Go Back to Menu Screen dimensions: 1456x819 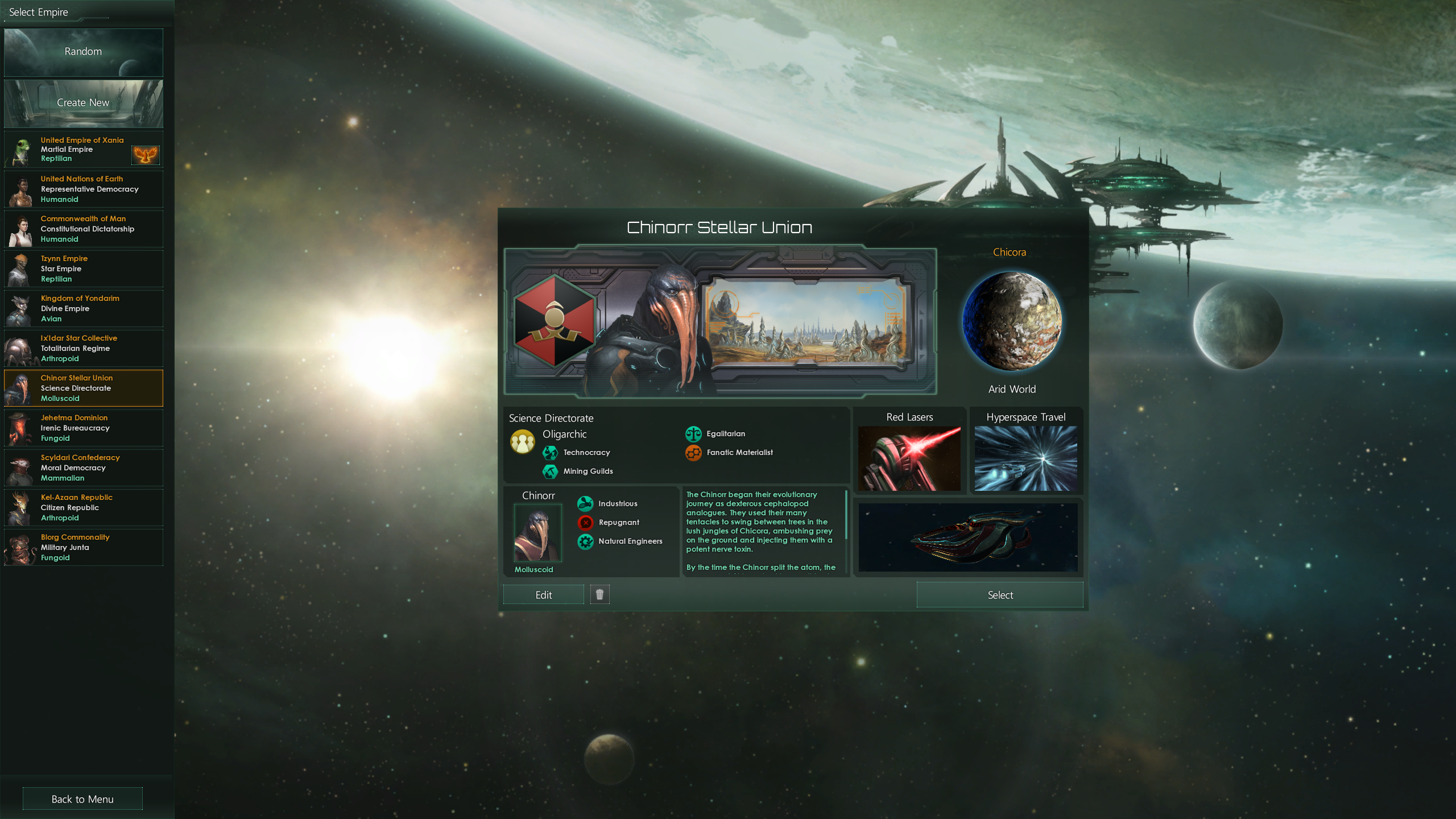82,799
